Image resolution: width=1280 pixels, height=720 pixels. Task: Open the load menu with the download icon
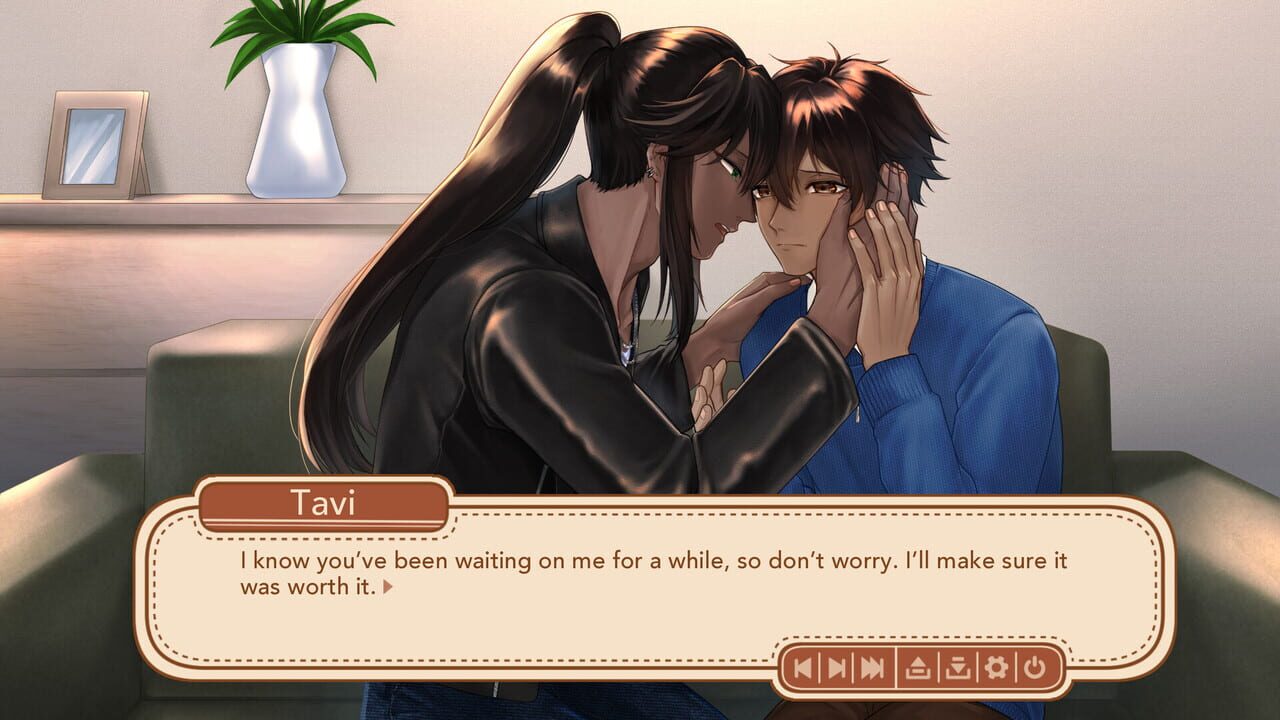point(957,666)
